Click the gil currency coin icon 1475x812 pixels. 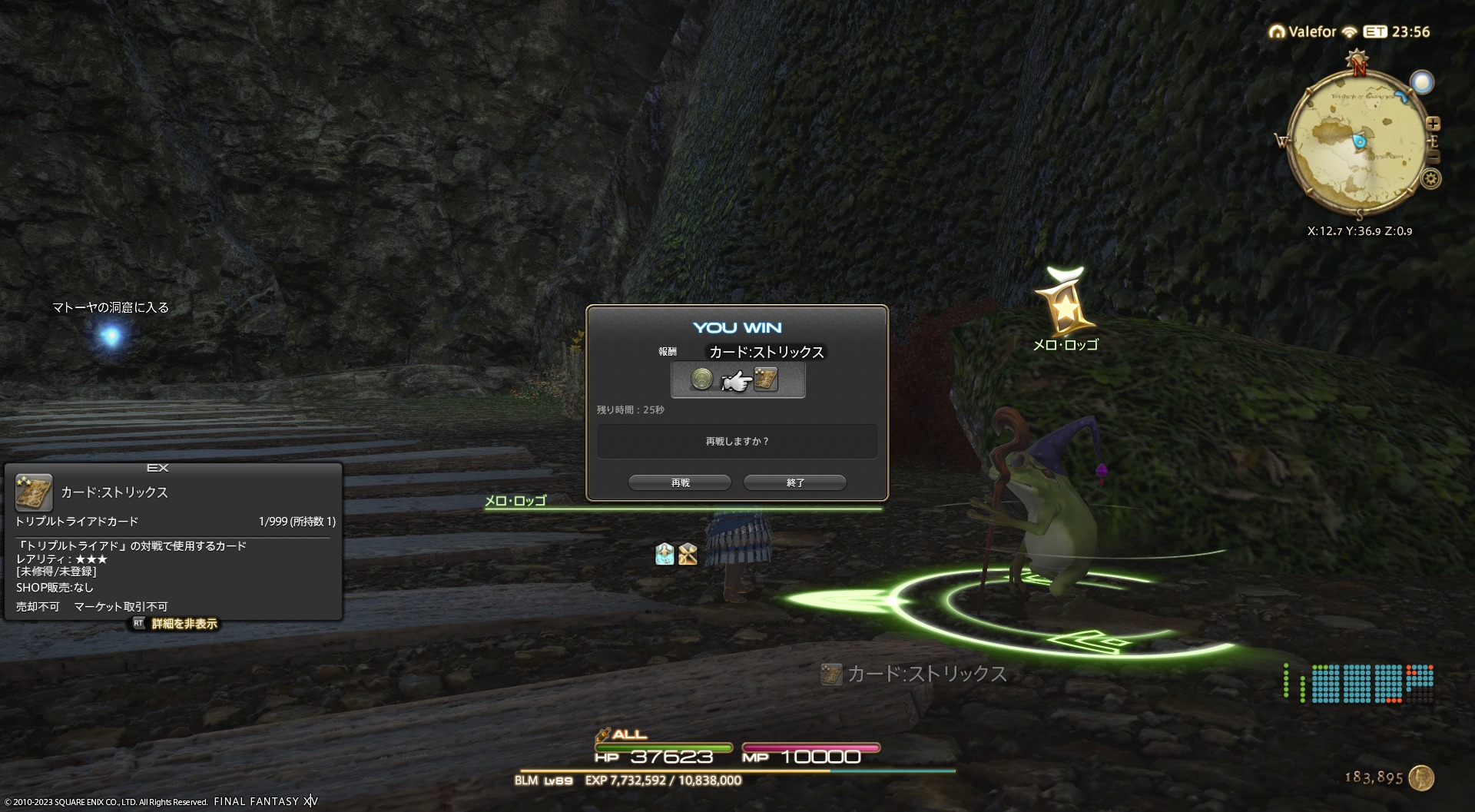point(1421,777)
